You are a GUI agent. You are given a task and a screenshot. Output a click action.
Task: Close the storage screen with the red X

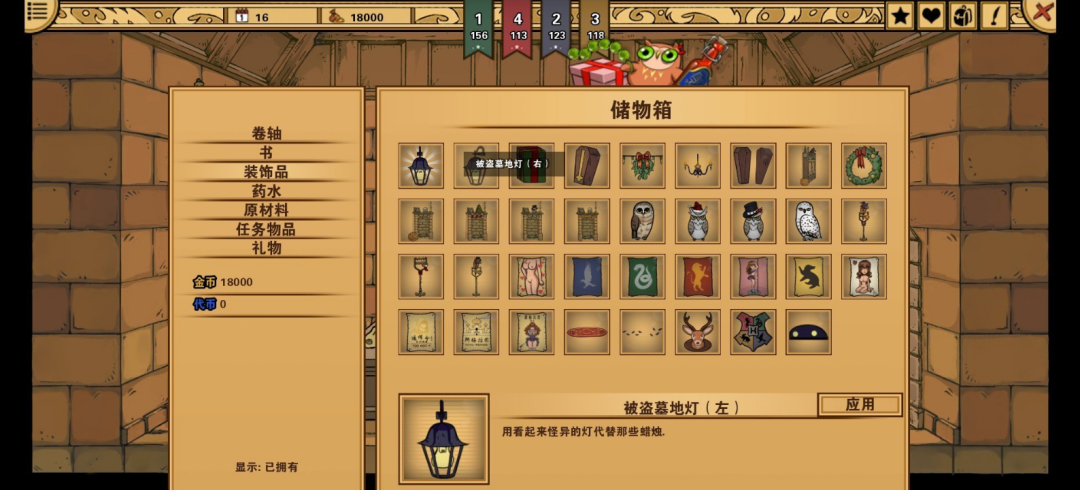coord(1043,13)
